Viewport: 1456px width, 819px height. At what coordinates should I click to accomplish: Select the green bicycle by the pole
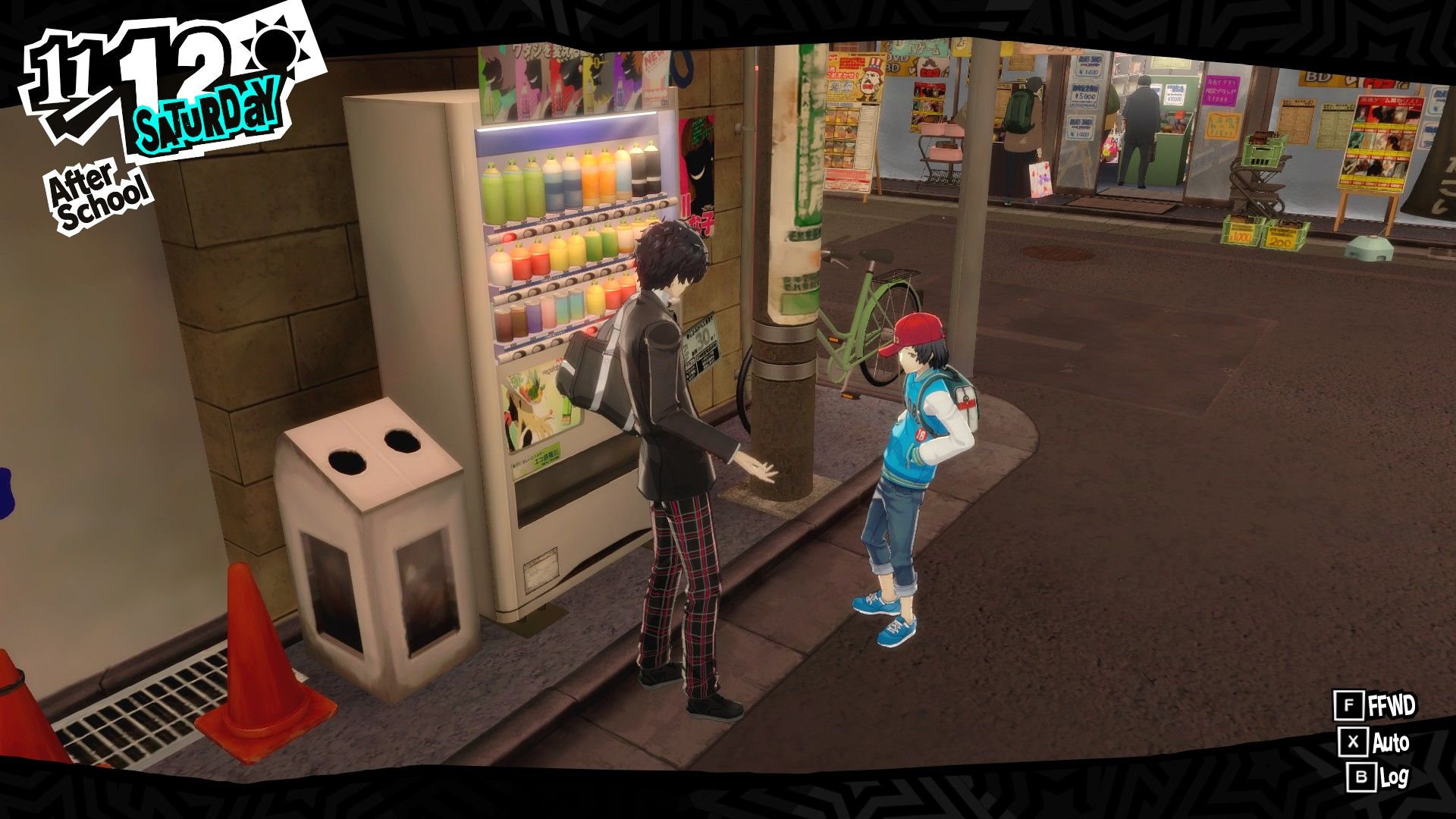pyautogui.click(x=864, y=318)
